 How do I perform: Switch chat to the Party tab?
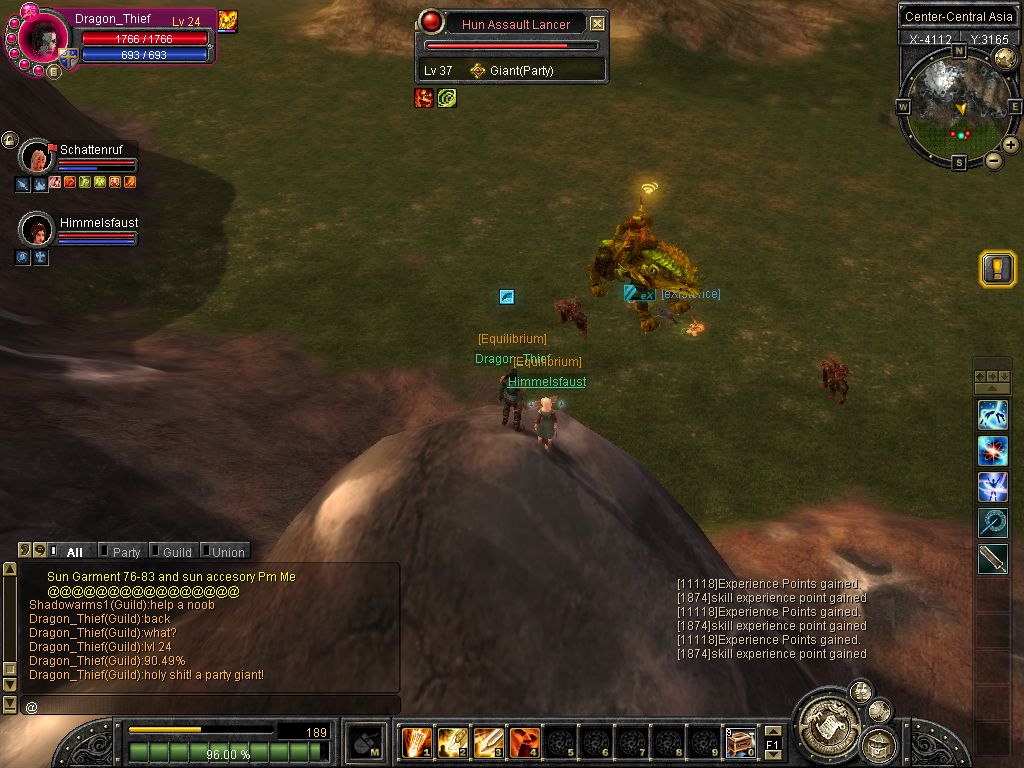tap(126, 551)
